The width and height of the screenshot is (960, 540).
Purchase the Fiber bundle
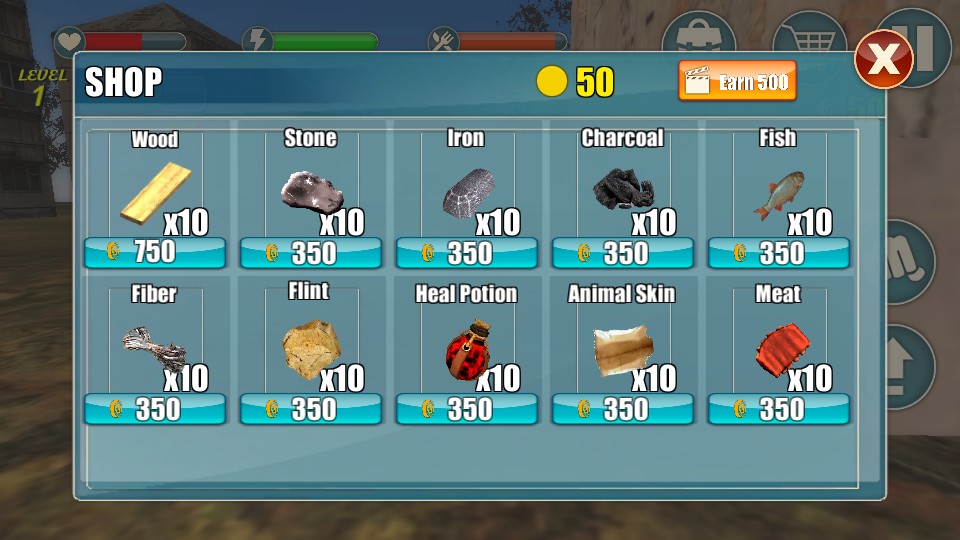[155, 409]
